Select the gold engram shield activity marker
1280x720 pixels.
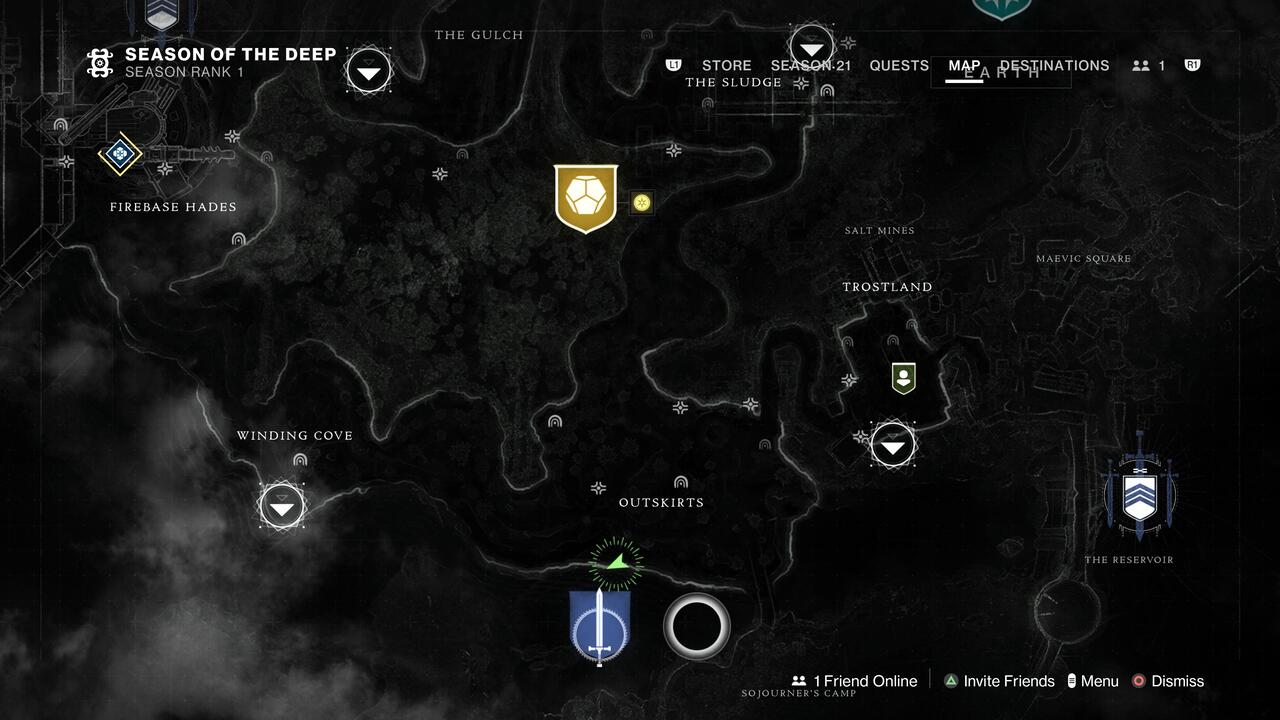586,198
